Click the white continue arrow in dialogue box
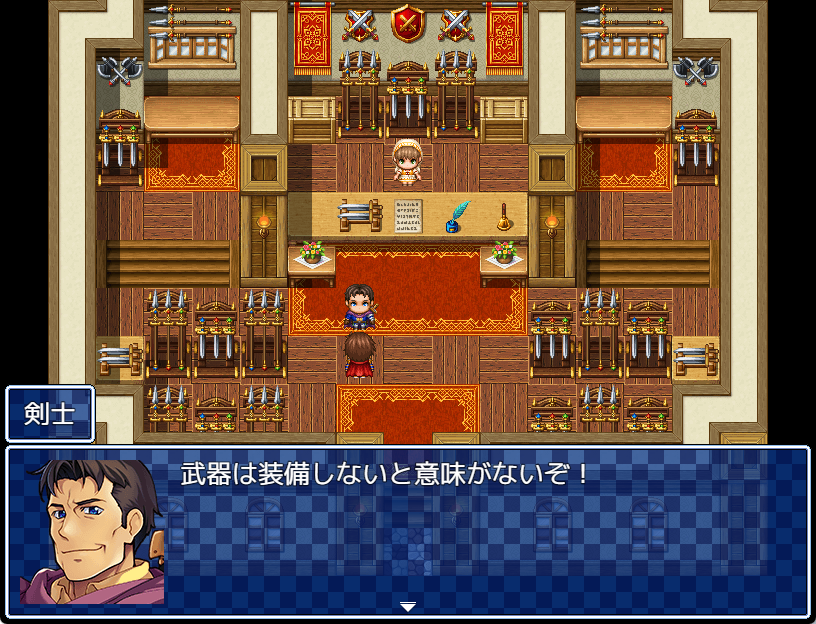The height and width of the screenshot is (624, 816). [x=407, y=606]
